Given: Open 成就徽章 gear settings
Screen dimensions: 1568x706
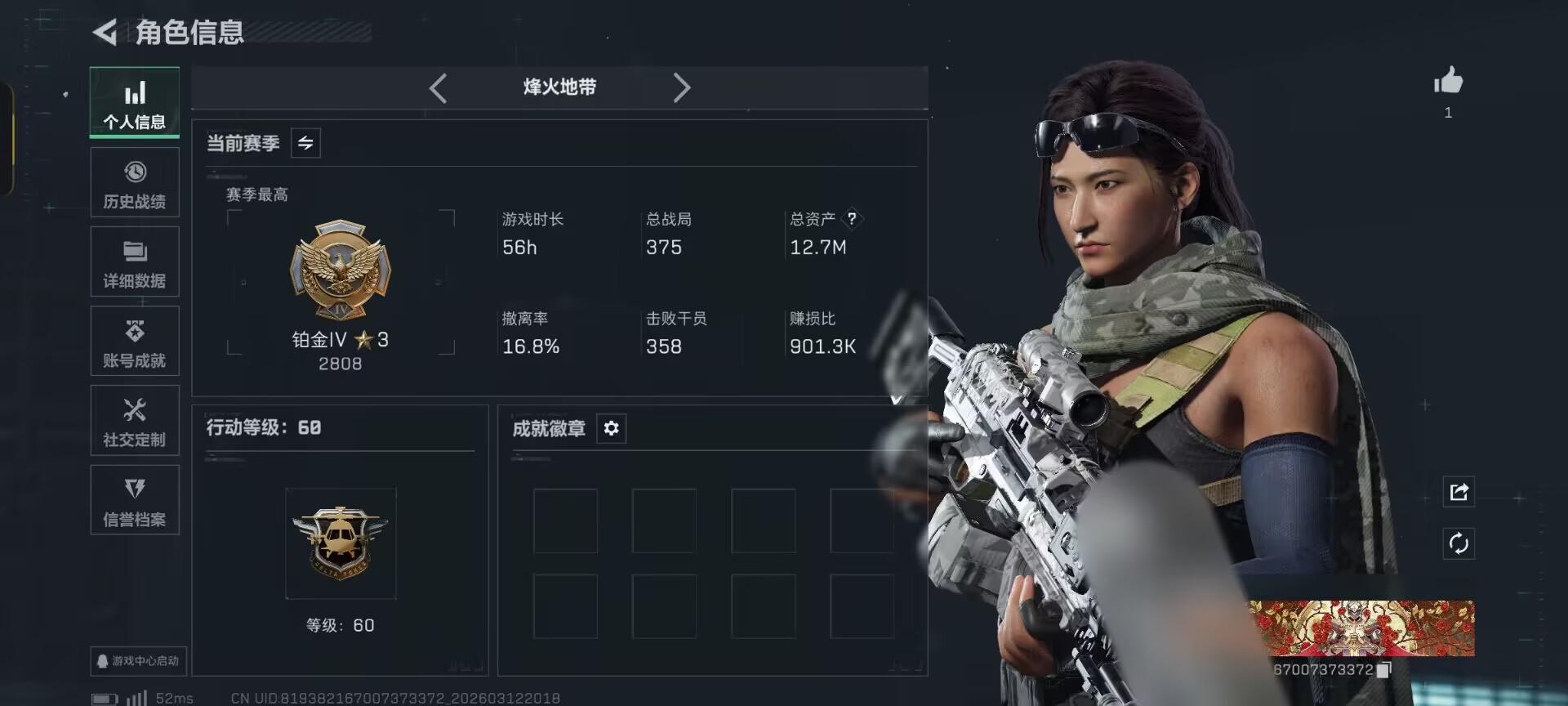Looking at the screenshot, I should click(x=611, y=428).
